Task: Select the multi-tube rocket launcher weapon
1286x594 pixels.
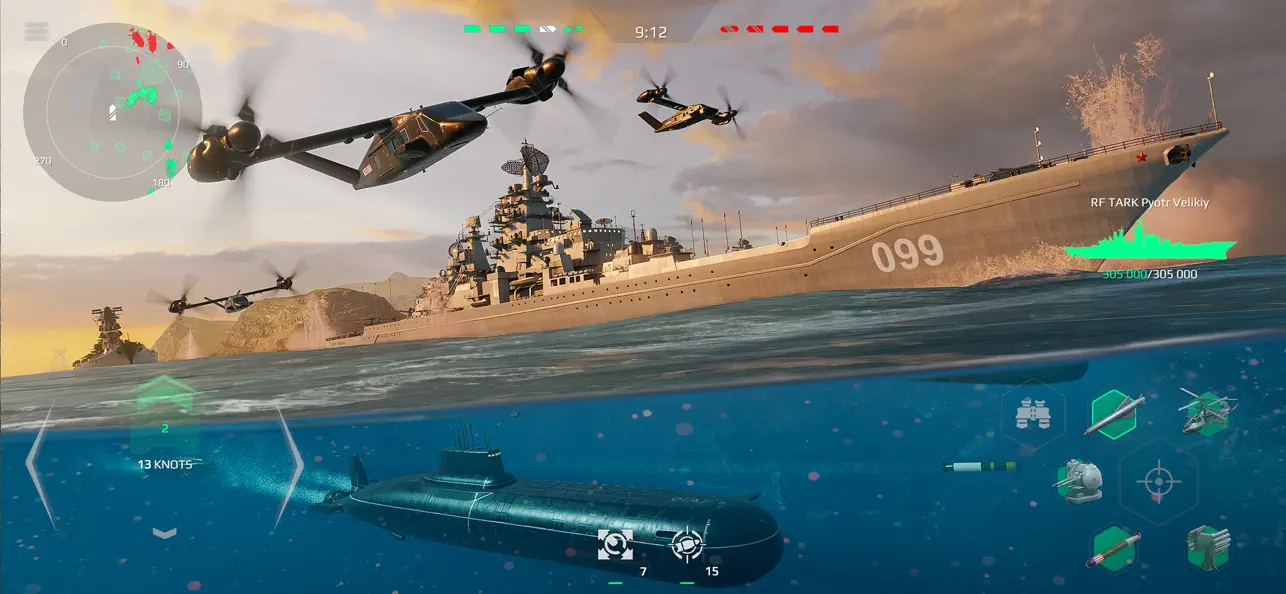Action: click(x=1207, y=547)
